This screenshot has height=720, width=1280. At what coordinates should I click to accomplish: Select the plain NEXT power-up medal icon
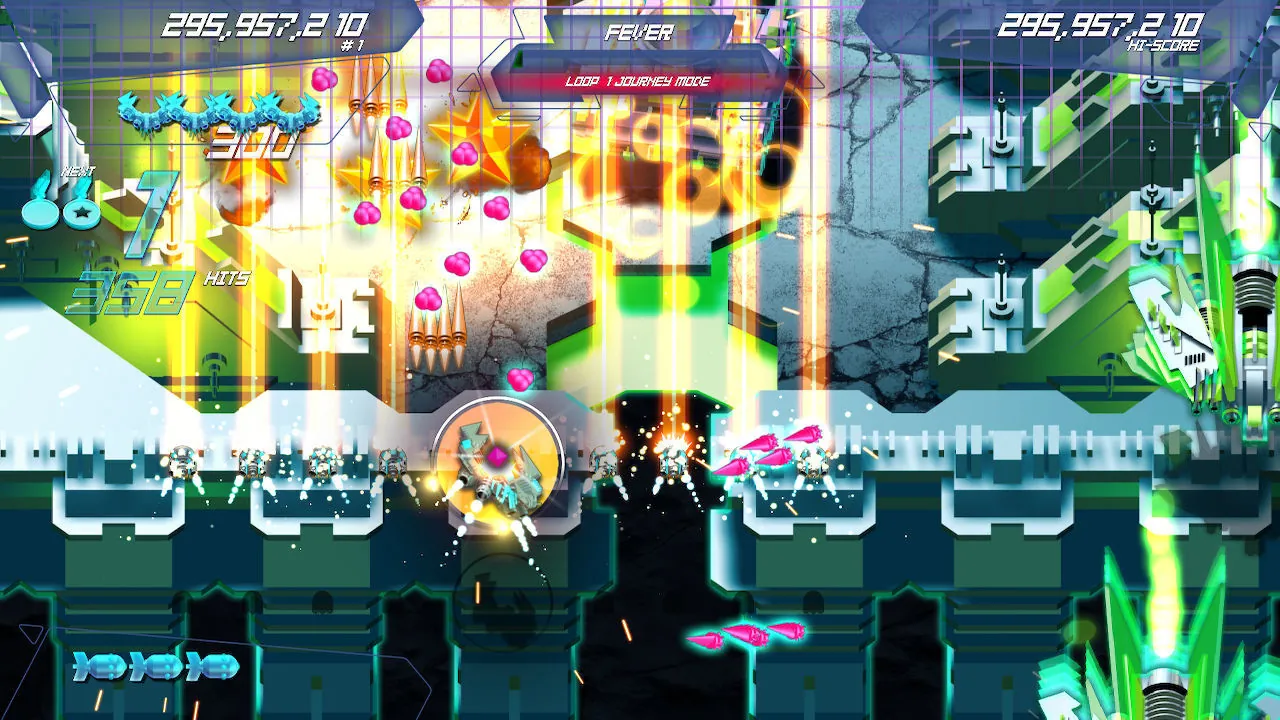click(43, 213)
